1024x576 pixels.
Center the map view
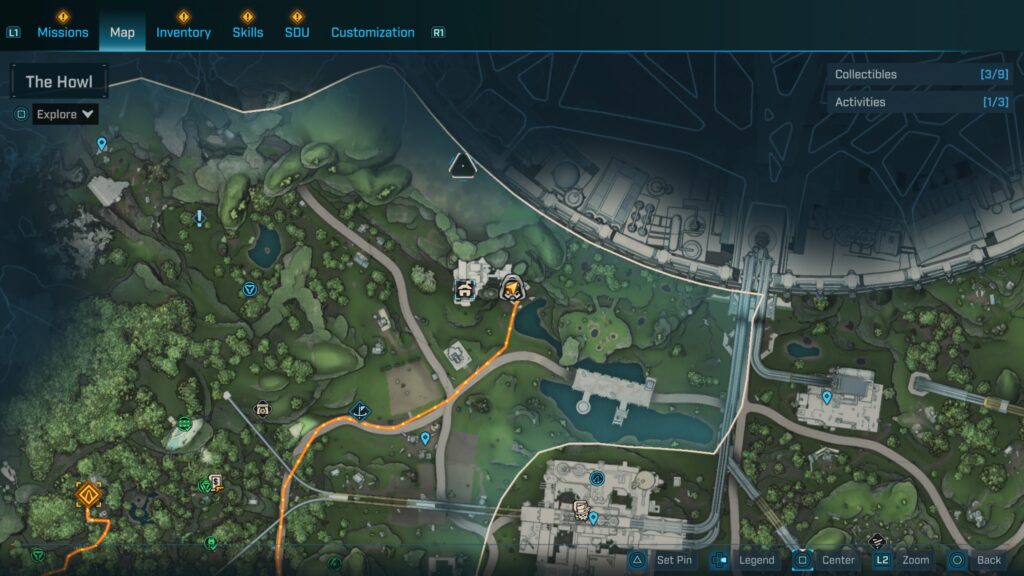tap(826, 560)
